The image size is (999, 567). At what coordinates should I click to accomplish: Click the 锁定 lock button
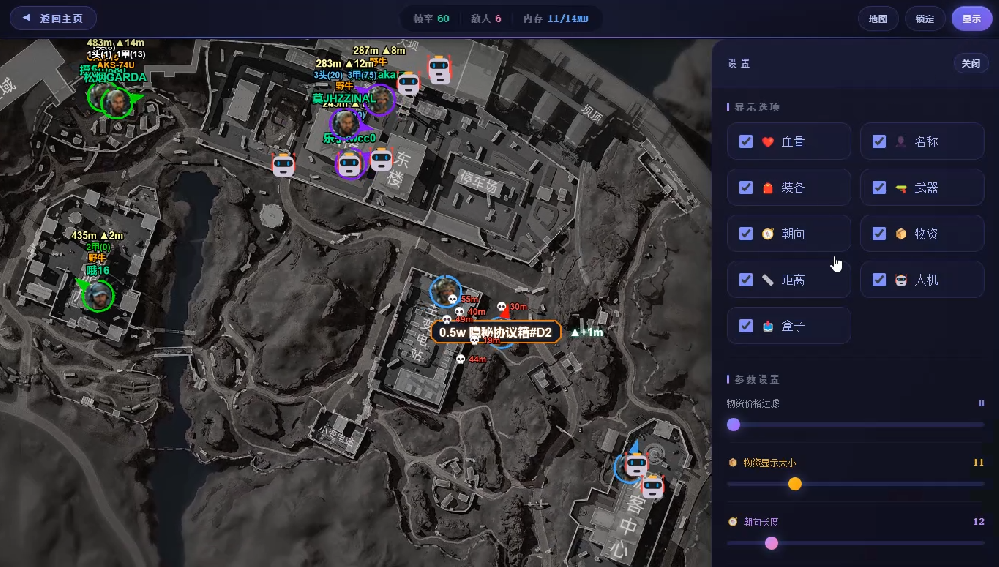[925, 18]
